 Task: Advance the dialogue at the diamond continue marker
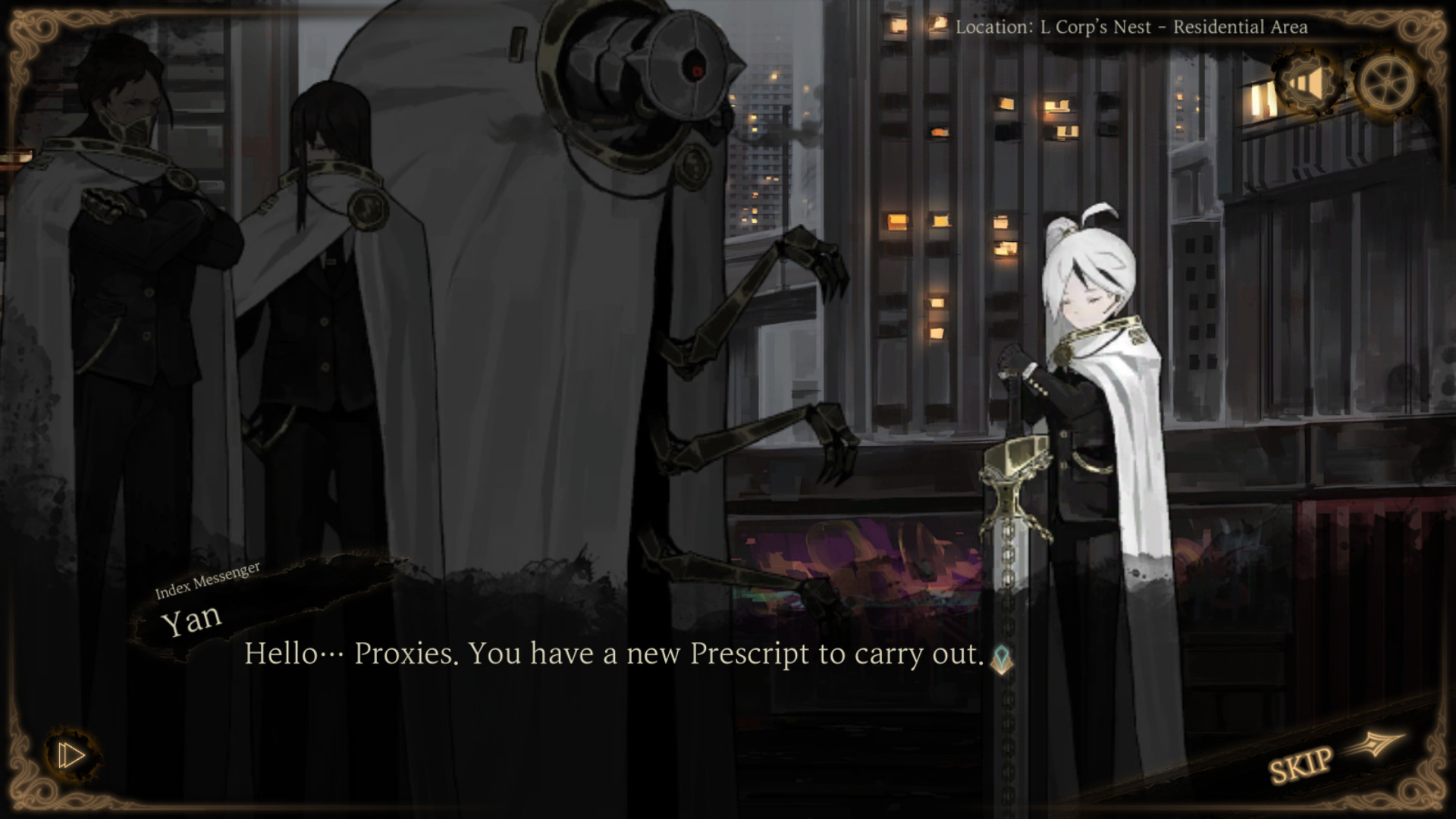1002,658
